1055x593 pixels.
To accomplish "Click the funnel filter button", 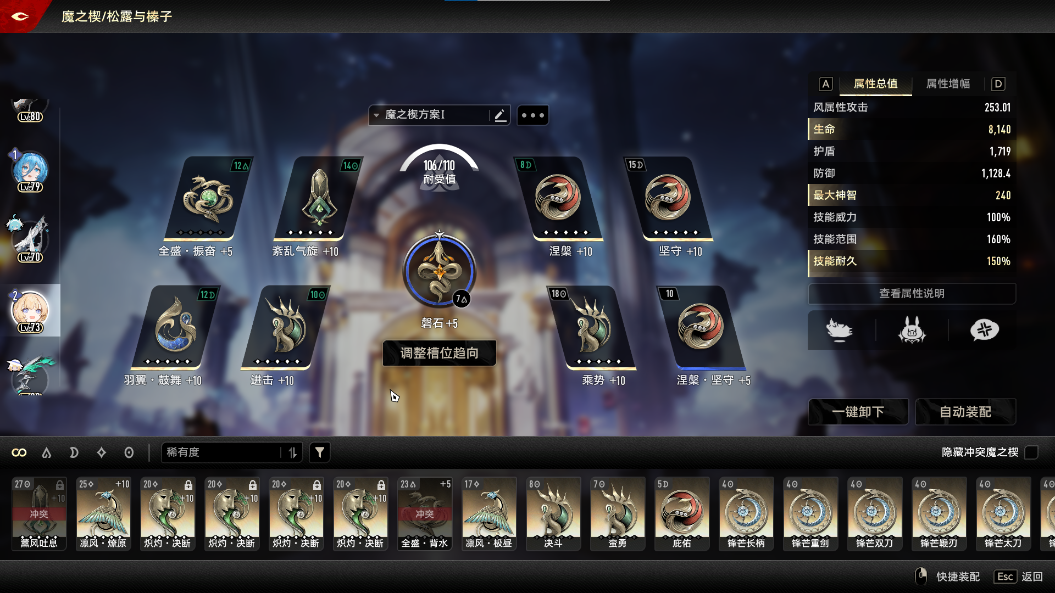I will [319, 453].
